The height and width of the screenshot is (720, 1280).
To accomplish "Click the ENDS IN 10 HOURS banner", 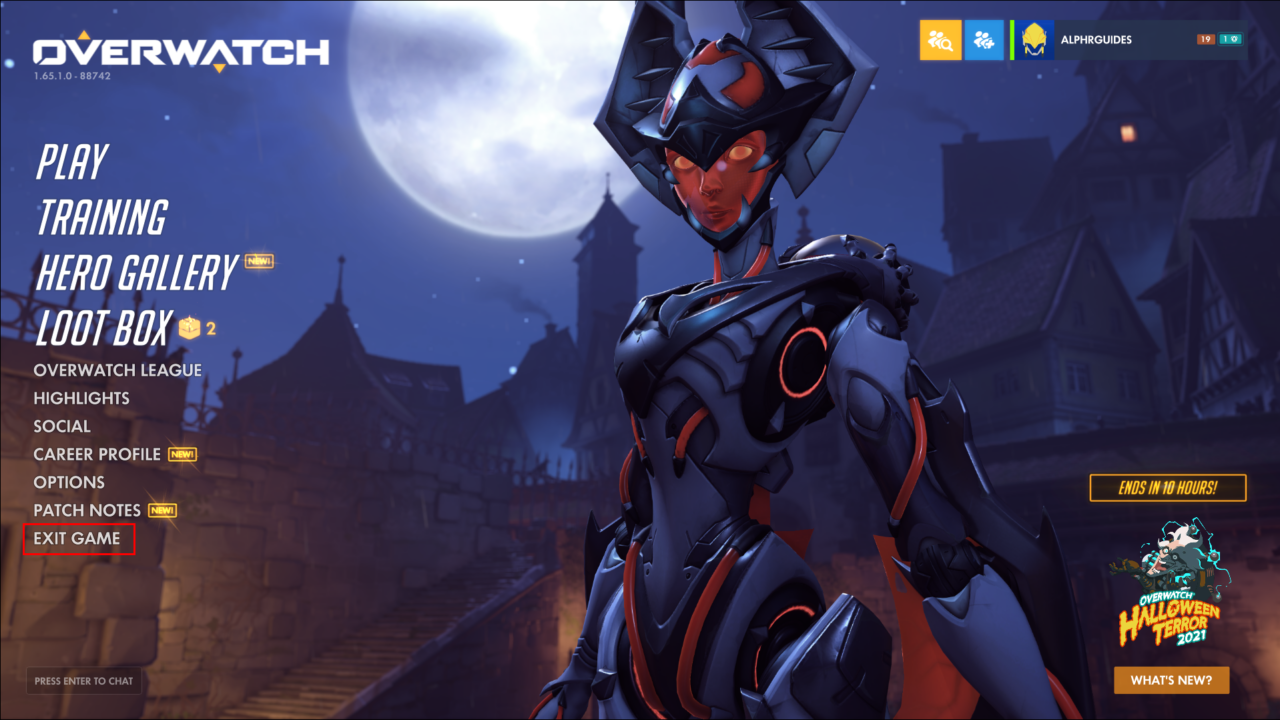I will click(x=1167, y=488).
